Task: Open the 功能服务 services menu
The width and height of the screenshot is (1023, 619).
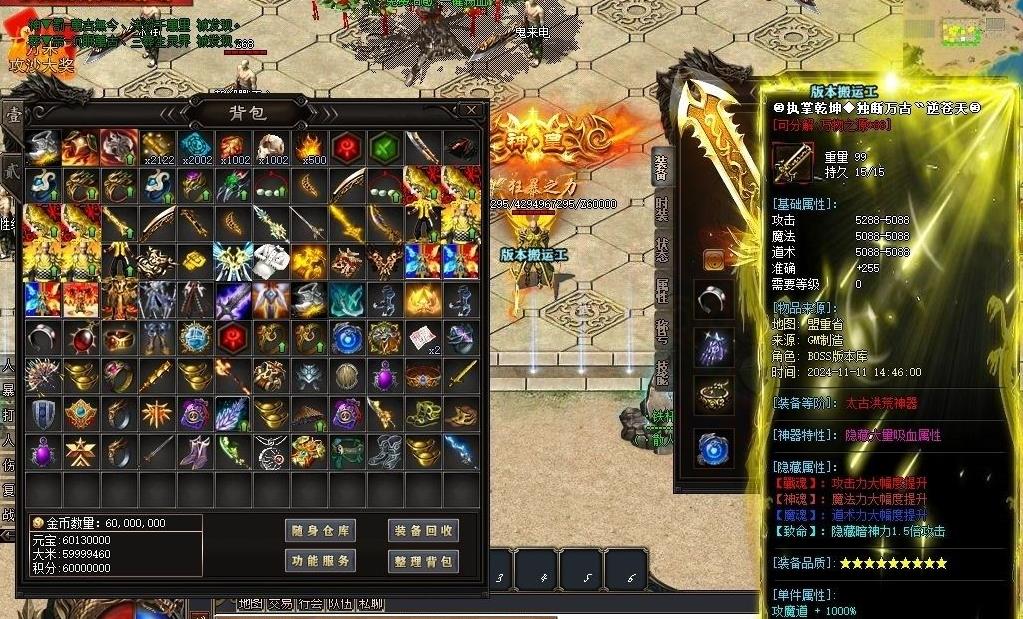Action: pos(320,561)
